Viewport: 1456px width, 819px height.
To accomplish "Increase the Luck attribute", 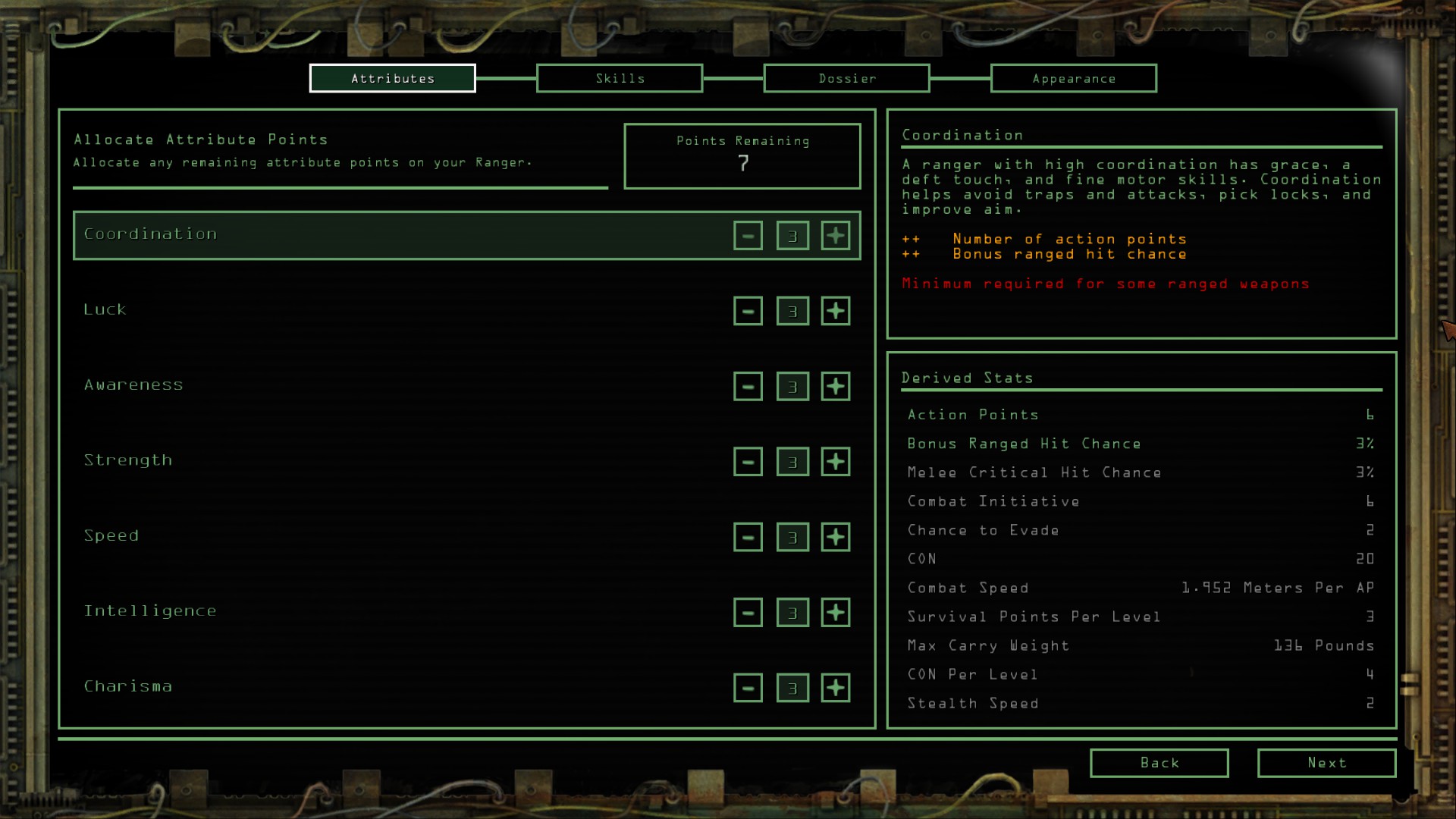I will click(835, 310).
